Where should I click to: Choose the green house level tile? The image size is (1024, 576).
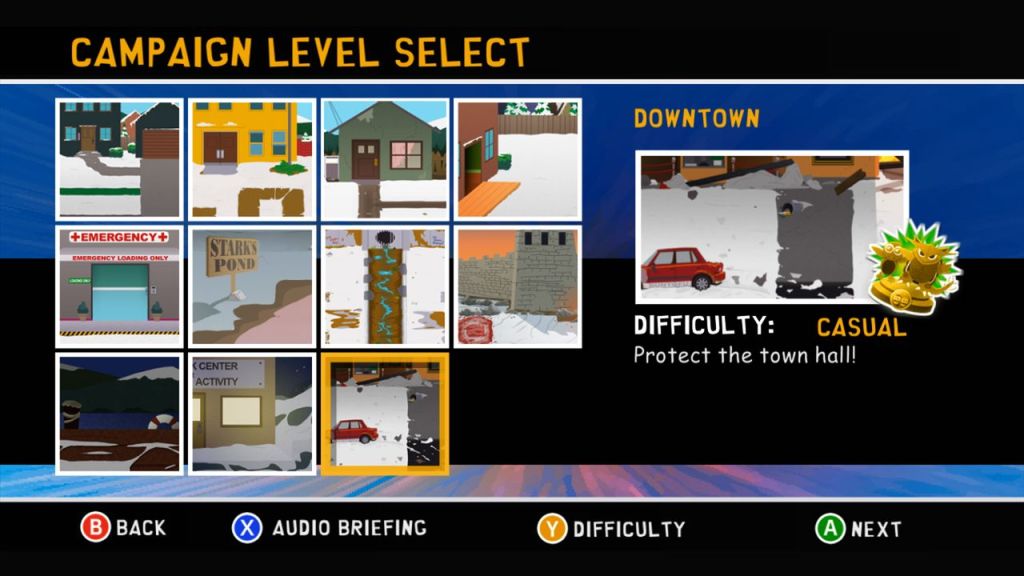click(385, 159)
